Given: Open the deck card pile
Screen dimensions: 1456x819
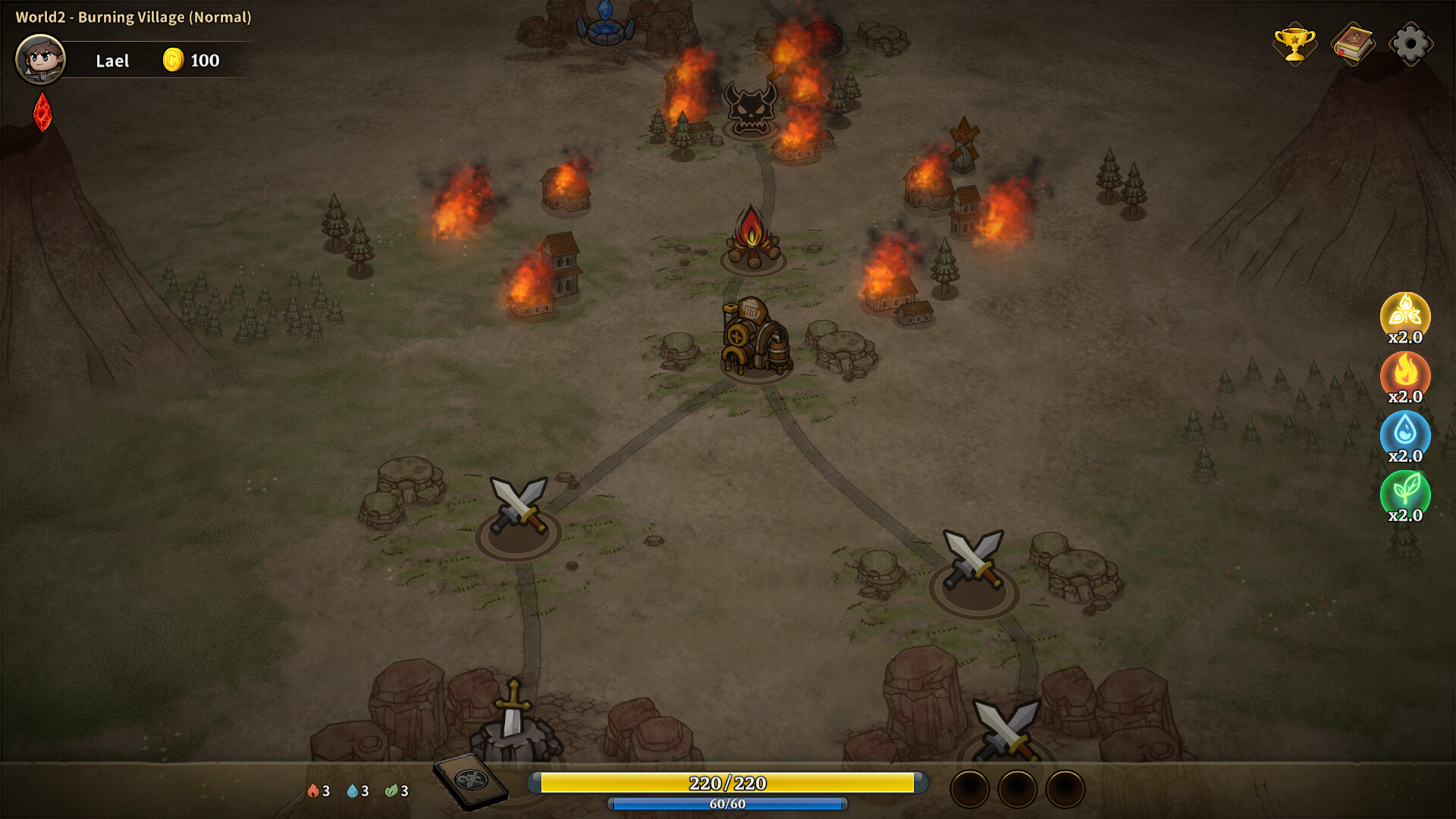Looking at the screenshot, I should point(470,780).
